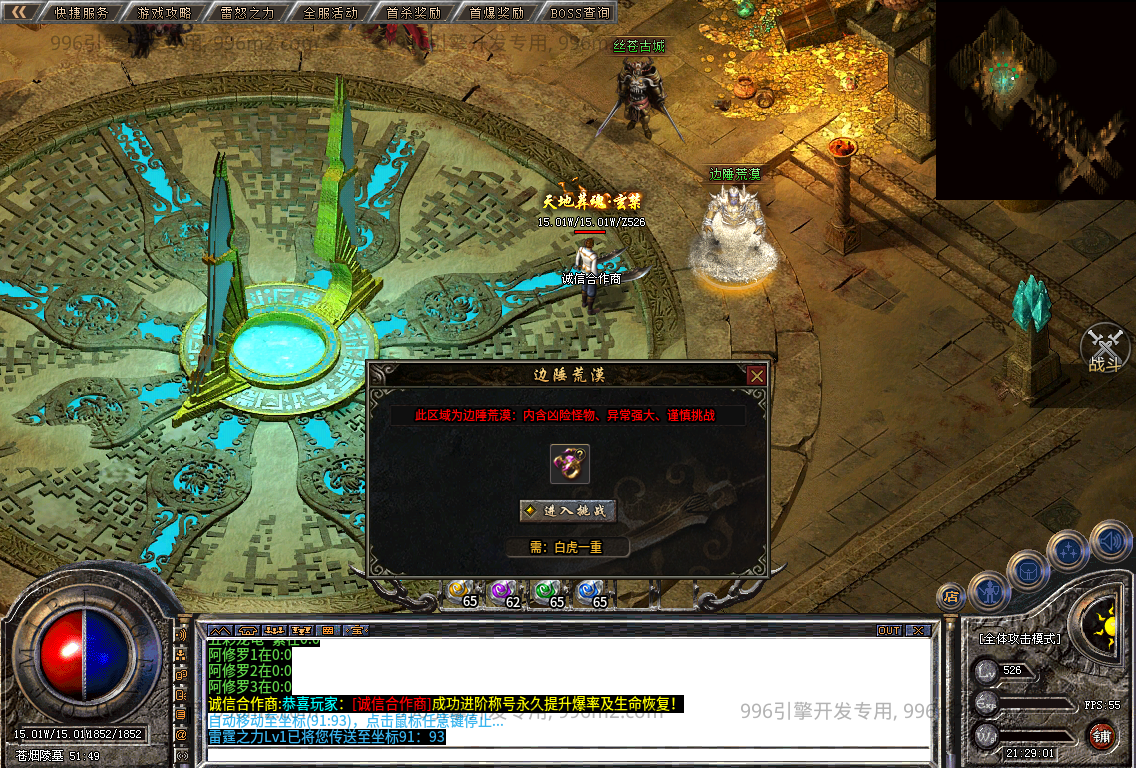This screenshot has width=1136, height=768.
Task: Select the purple item icon in the dialog
Action: pos(569,463)
